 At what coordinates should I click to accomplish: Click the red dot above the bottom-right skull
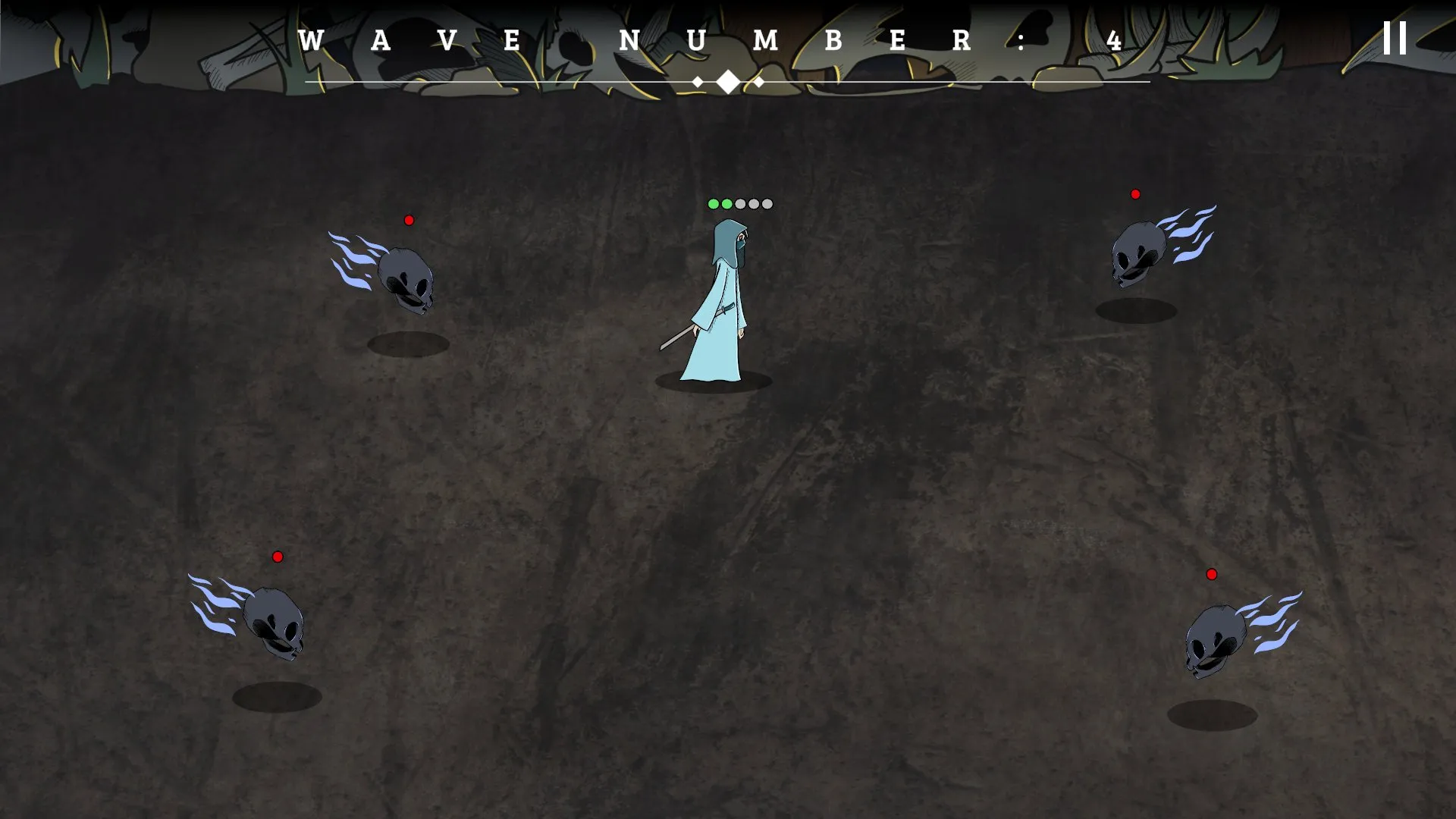pos(1213,576)
